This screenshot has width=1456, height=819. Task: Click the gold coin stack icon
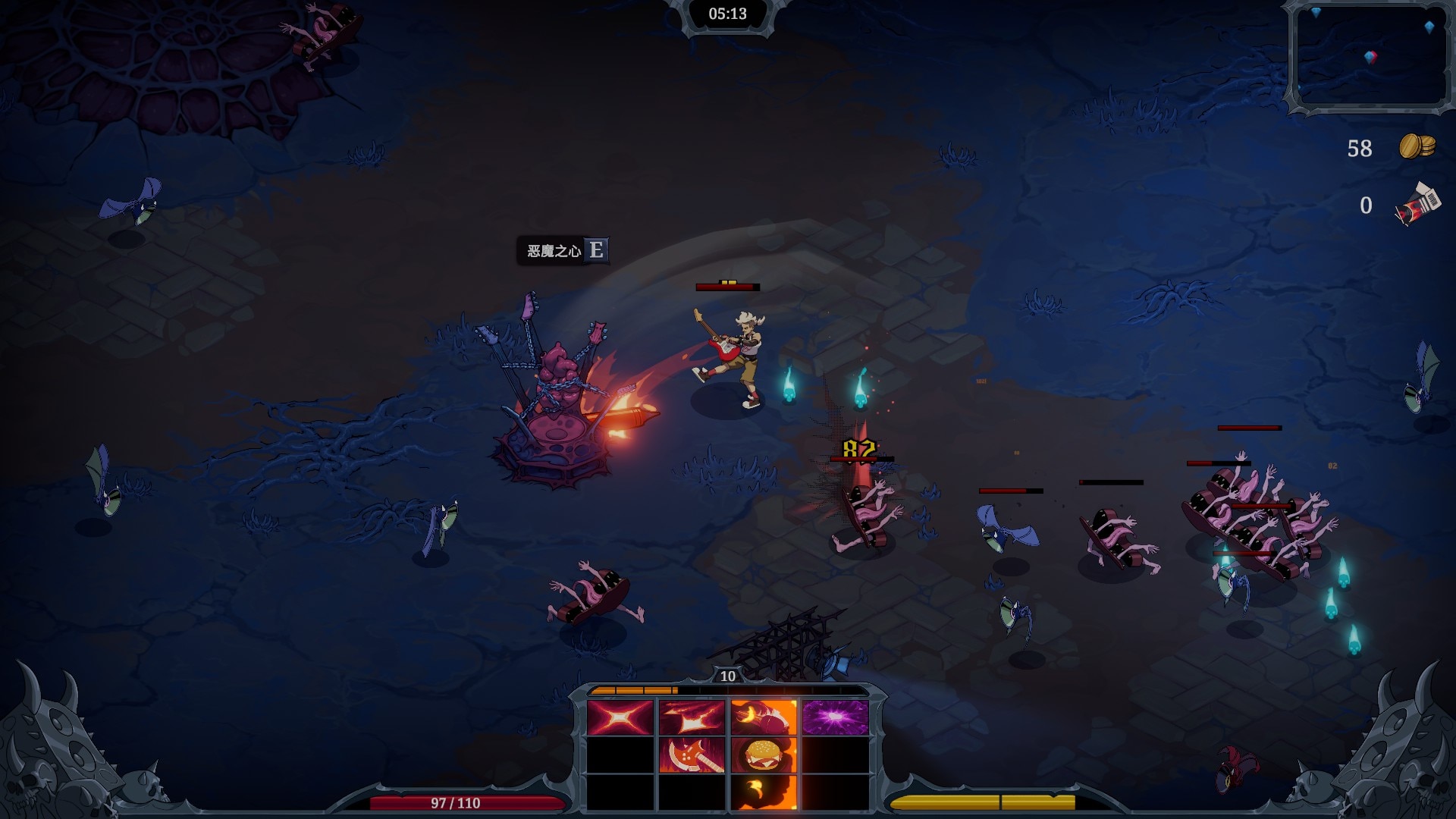click(1417, 146)
